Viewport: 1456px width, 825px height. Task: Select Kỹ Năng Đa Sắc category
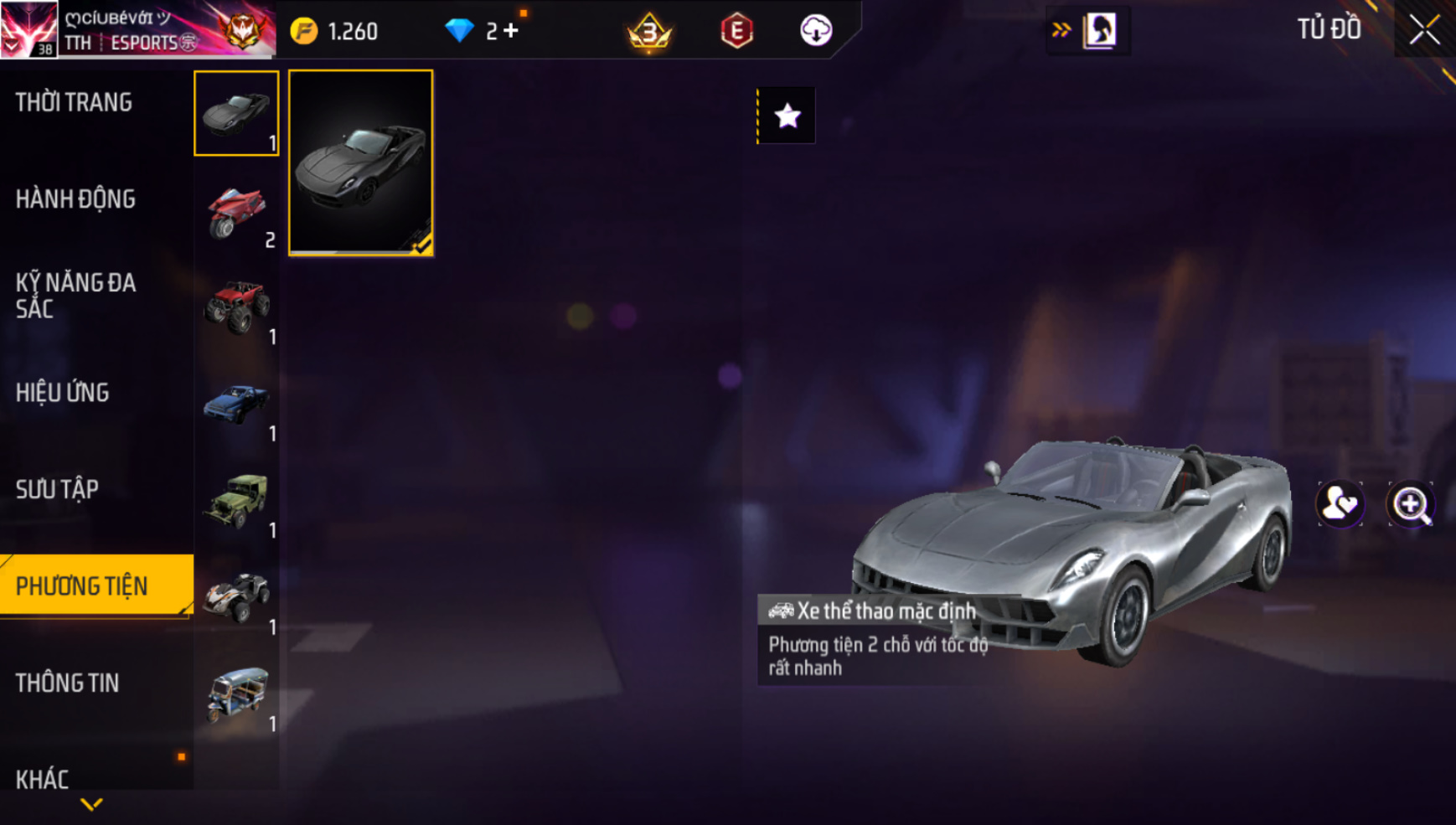click(75, 295)
